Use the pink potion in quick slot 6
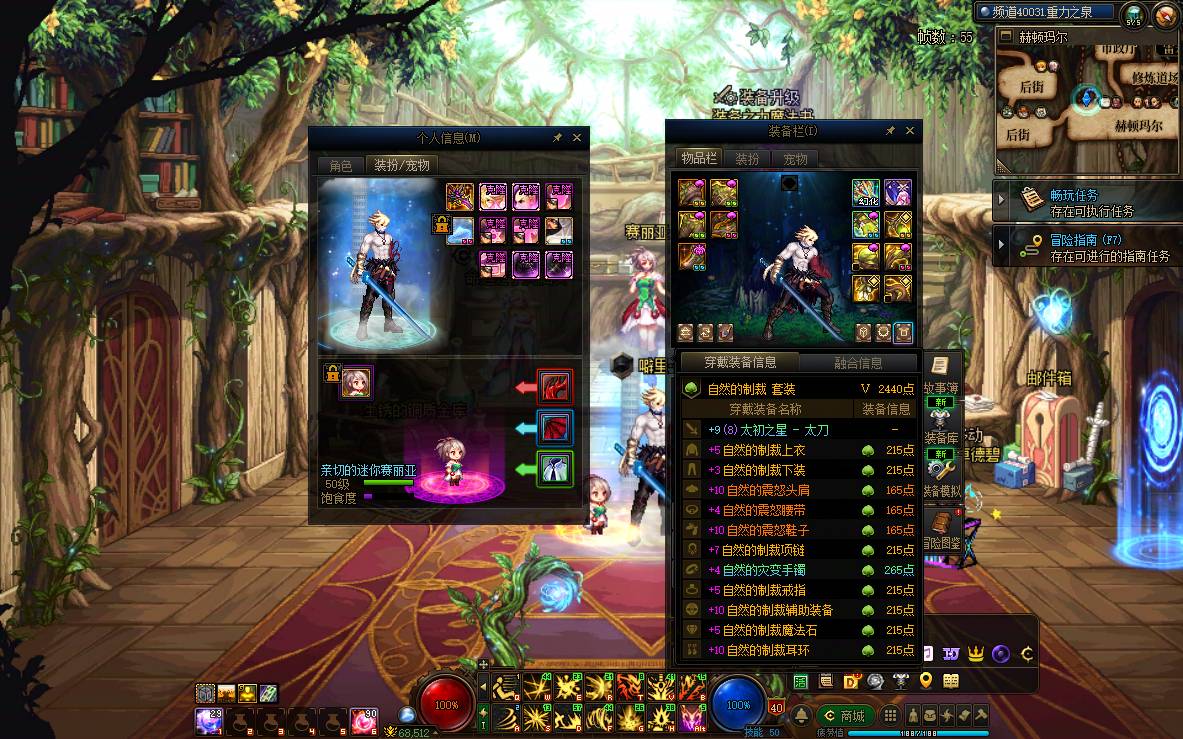Viewport: 1183px width, 739px height. [363, 720]
